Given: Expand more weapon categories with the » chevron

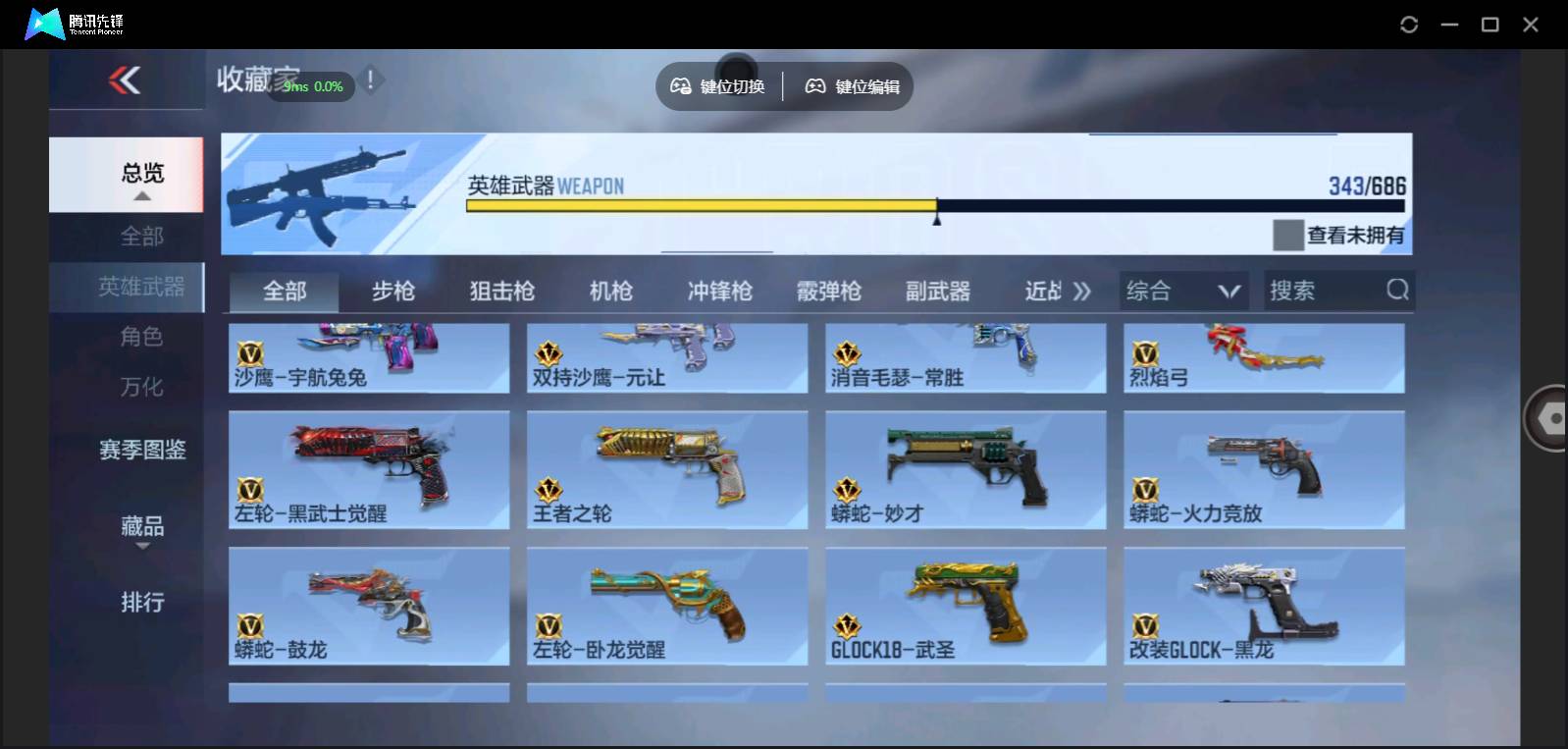Looking at the screenshot, I should [1082, 290].
